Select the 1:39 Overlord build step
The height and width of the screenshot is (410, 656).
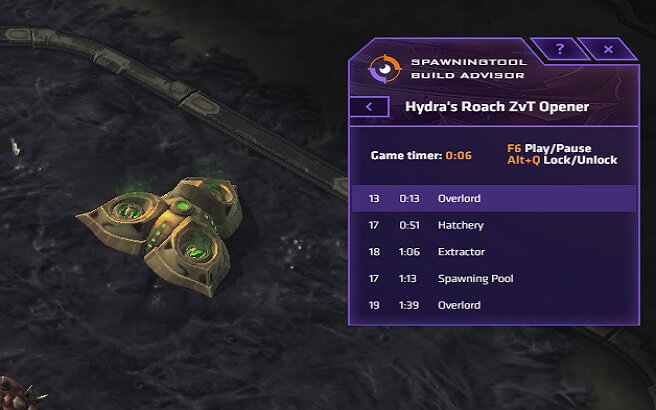(x=494, y=305)
